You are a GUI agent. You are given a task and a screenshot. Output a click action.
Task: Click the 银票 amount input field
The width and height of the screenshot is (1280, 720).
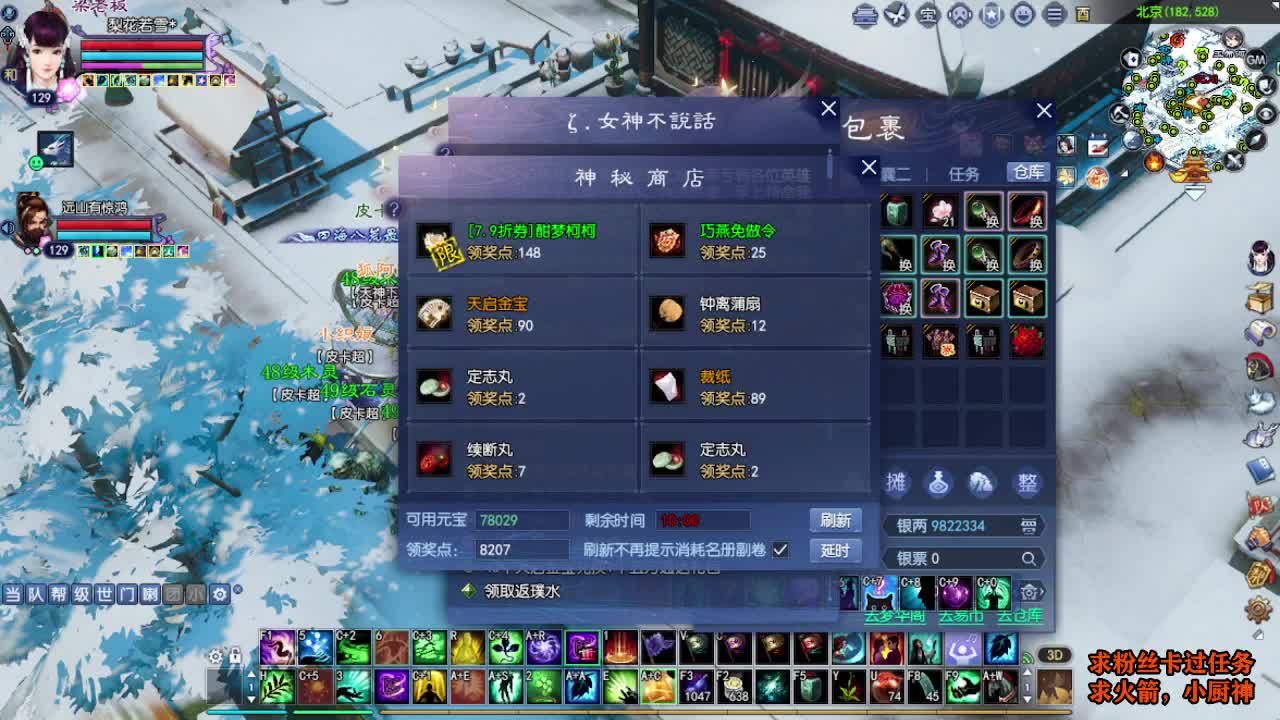coord(950,556)
